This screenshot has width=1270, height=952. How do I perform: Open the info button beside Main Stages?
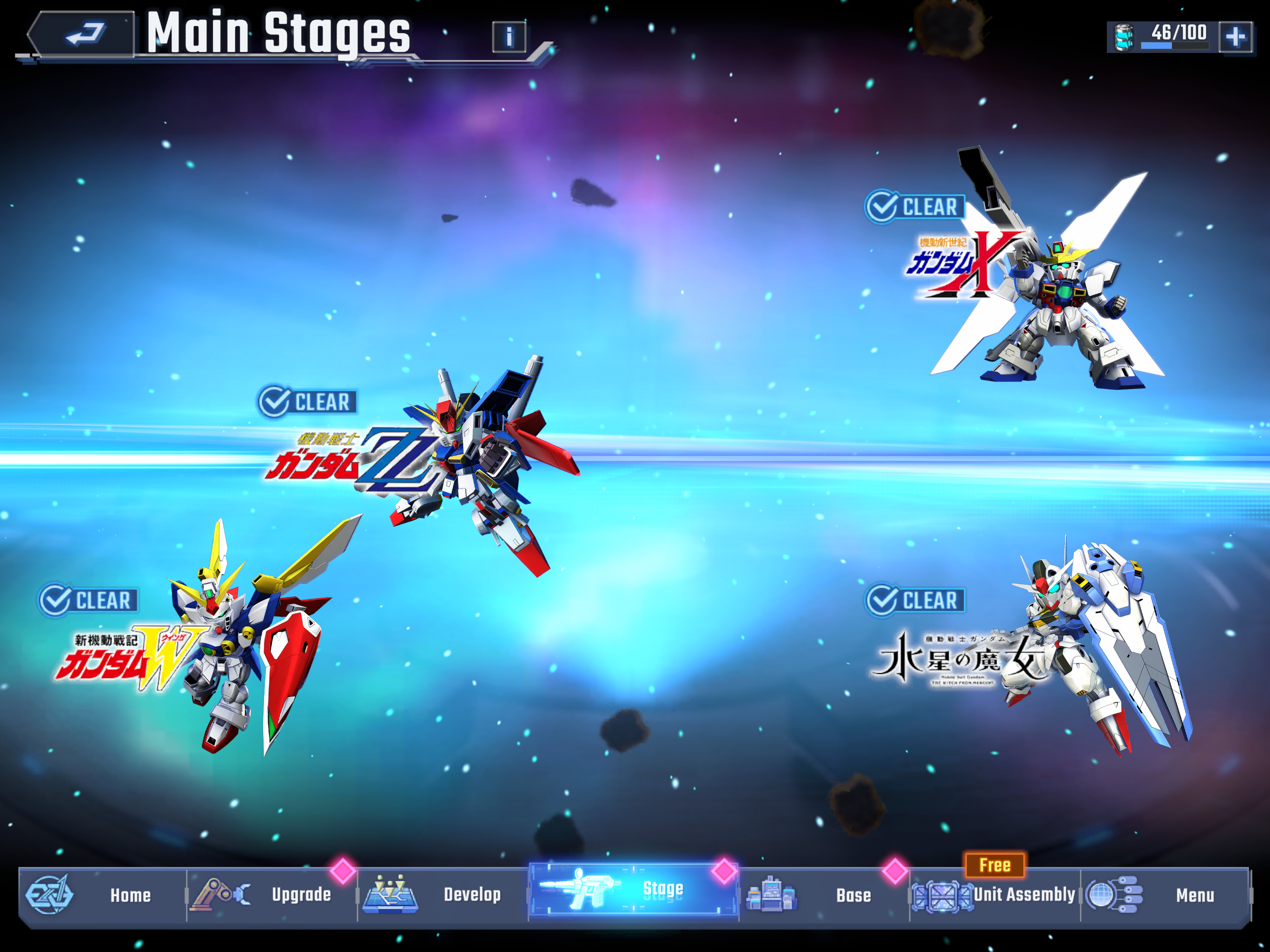(x=509, y=37)
